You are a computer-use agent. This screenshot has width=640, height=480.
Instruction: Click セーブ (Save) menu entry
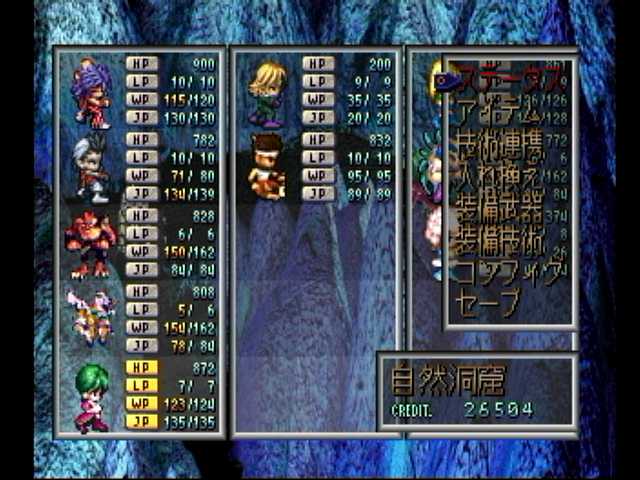(489, 302)
